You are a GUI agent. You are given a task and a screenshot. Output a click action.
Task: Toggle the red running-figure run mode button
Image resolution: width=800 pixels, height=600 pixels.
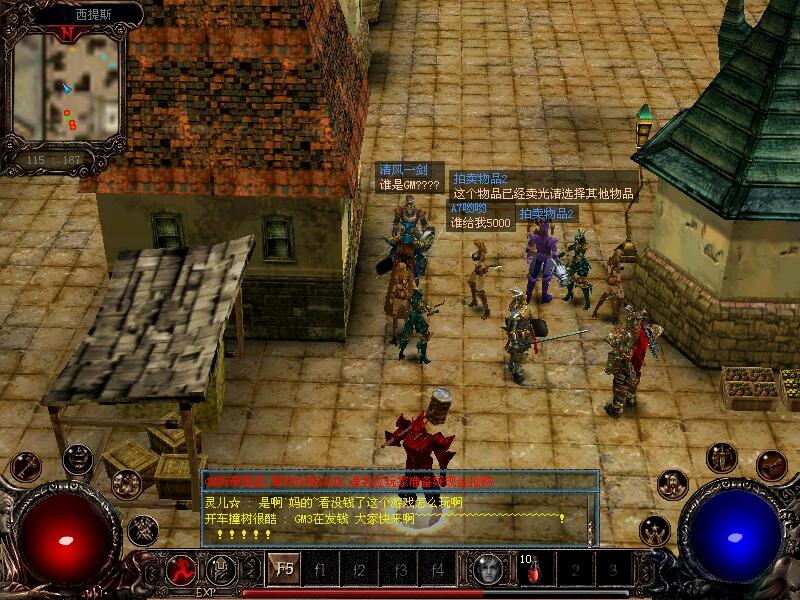182,570
